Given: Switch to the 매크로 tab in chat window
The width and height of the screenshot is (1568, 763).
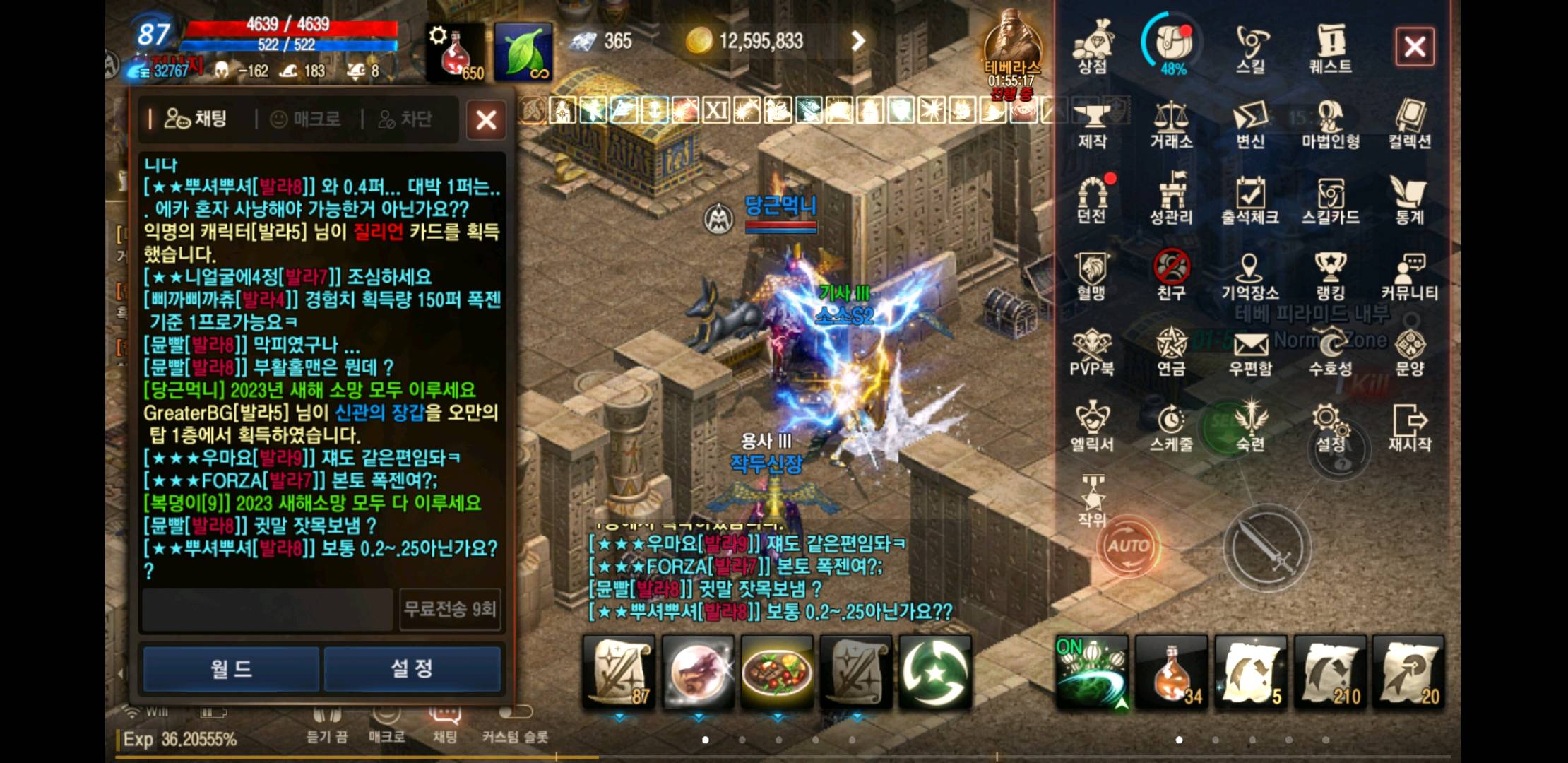Looking at the screenshot, I should 305,119.
